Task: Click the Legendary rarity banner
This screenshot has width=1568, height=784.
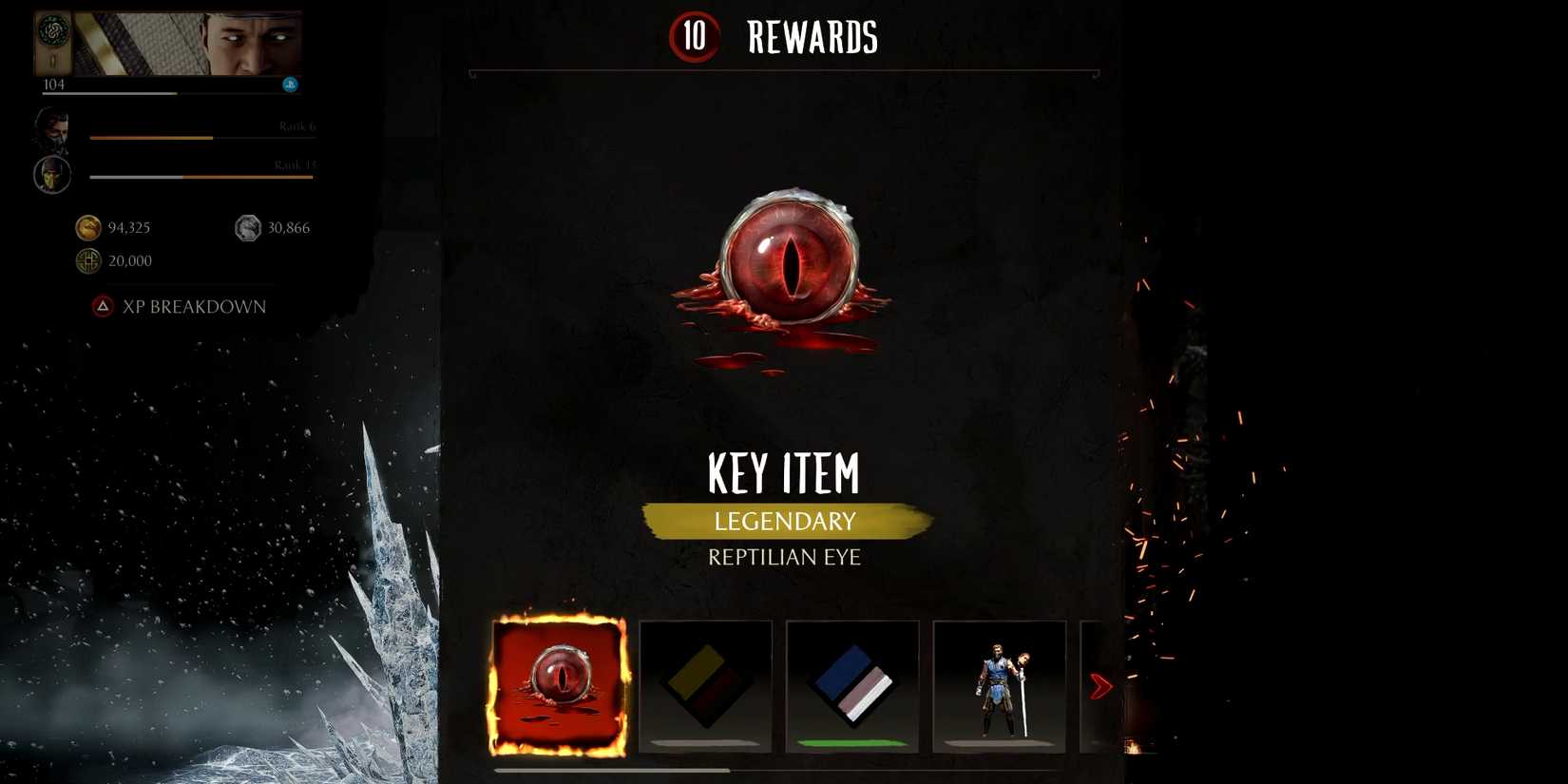Action: 785,521
